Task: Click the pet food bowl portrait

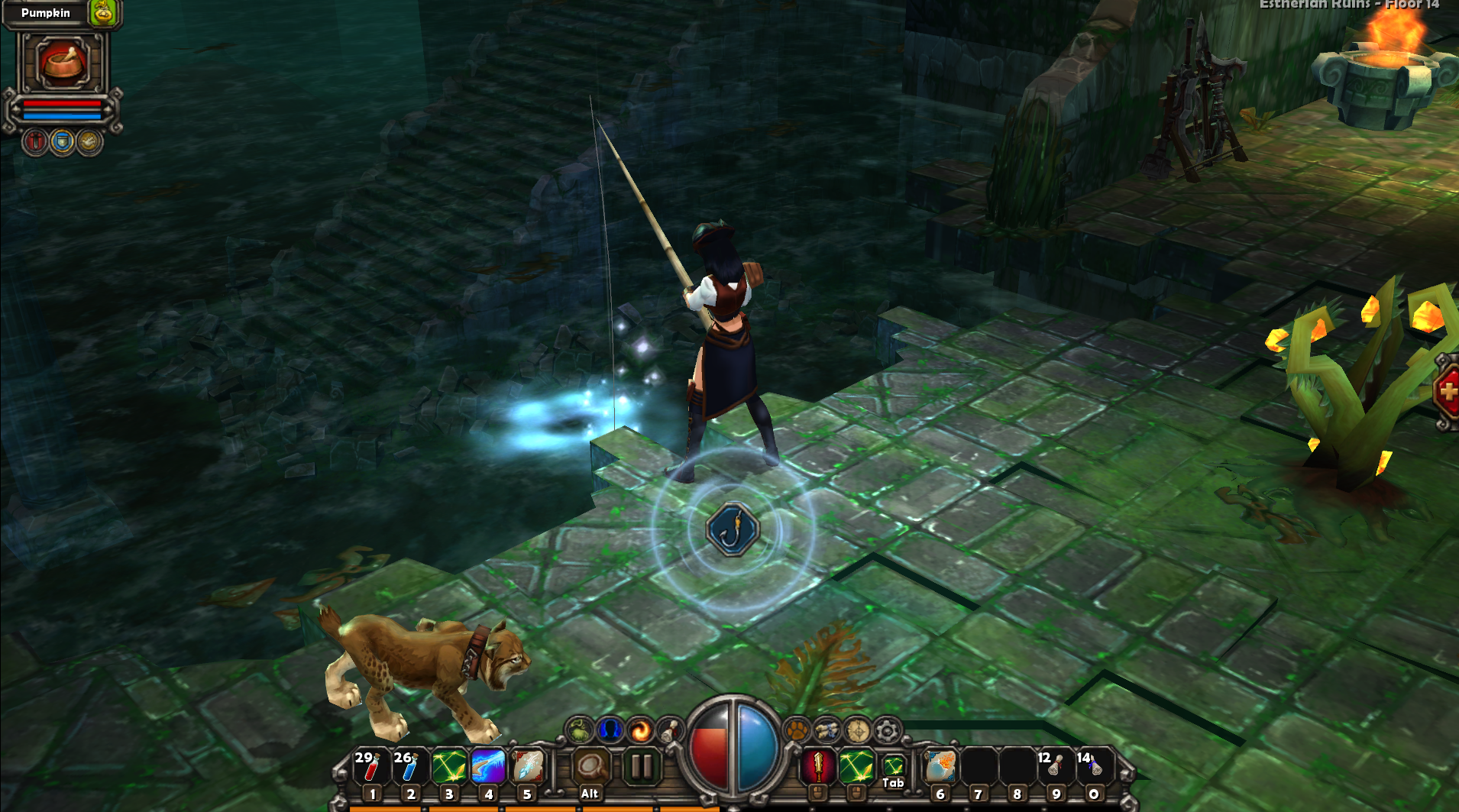Action: (63, 63)
